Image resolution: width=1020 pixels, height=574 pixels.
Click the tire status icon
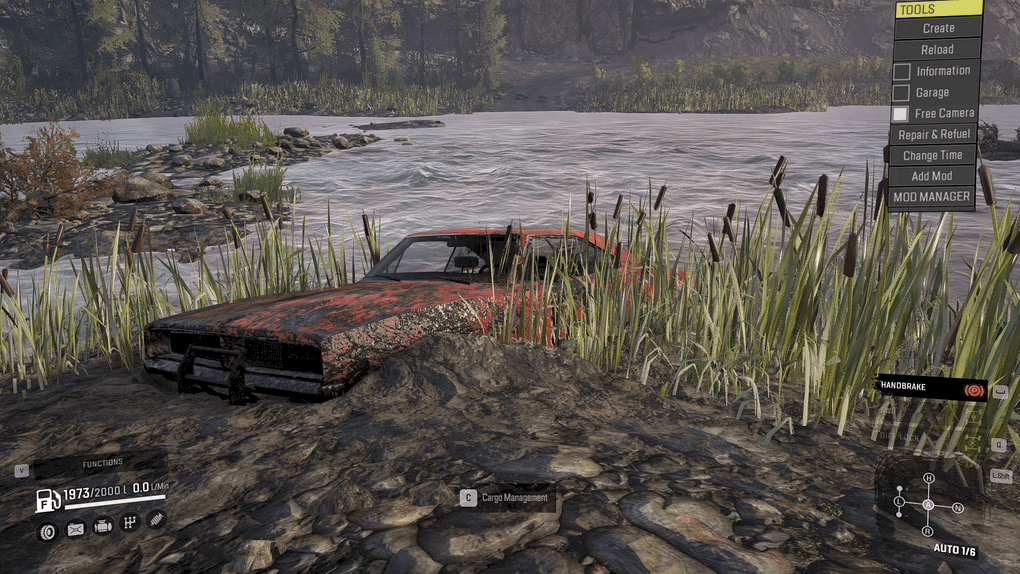point(47,530)
